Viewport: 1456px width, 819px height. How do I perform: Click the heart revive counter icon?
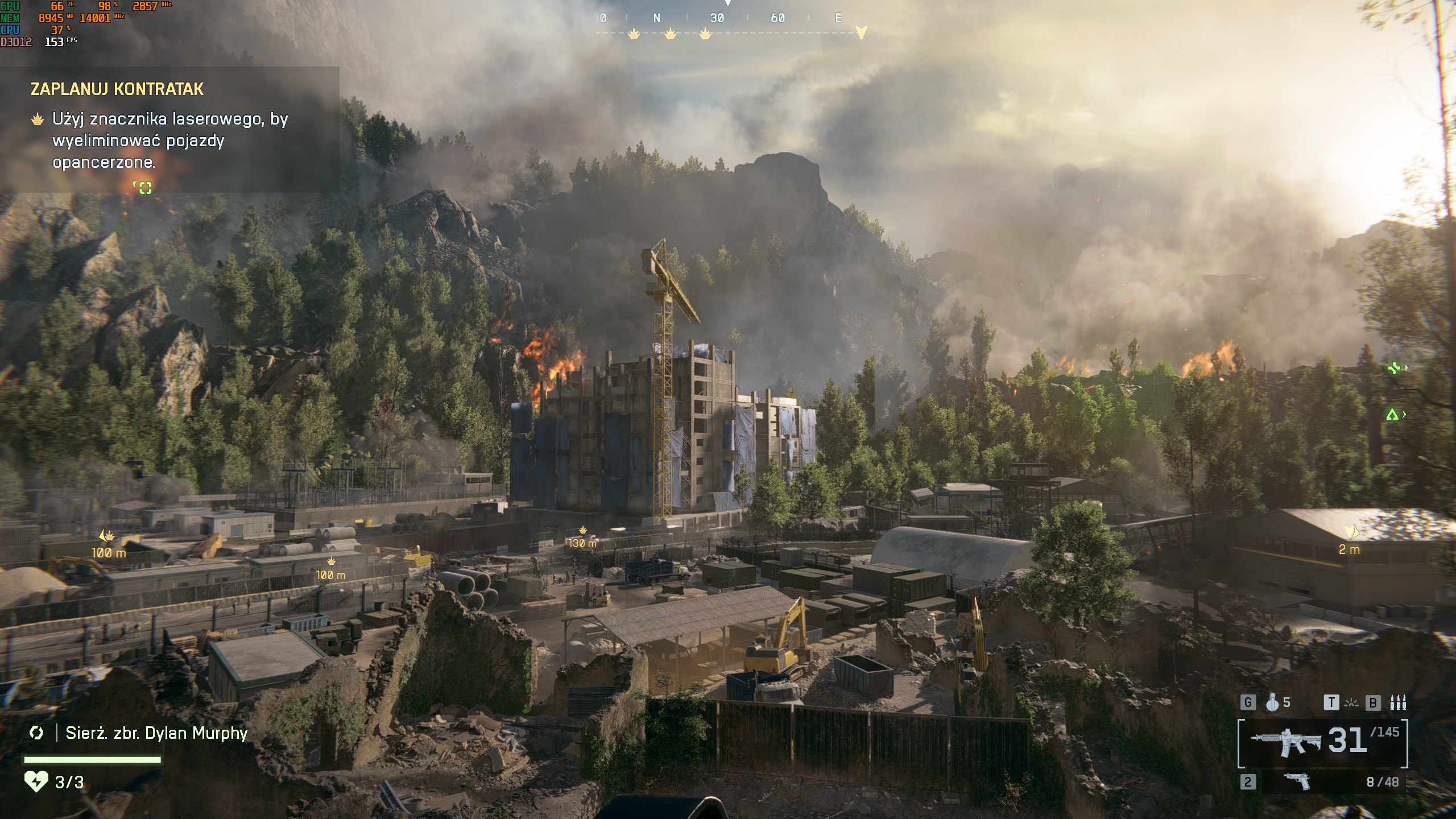pos(36,781)
